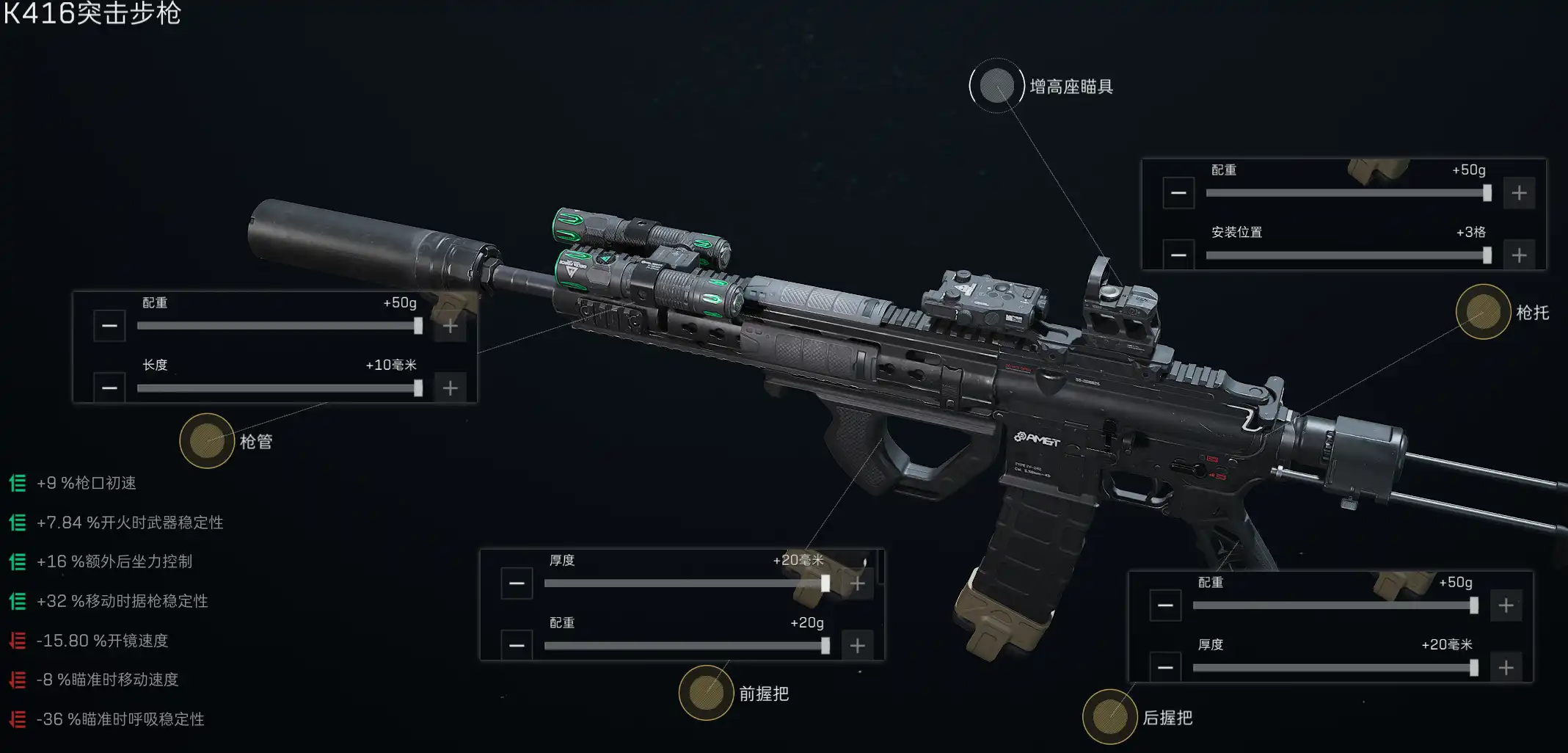The width and height of the screenshot is (1568, 753).
Task: Click the 安装位置 +3格 slider track
Action: 1347,255
